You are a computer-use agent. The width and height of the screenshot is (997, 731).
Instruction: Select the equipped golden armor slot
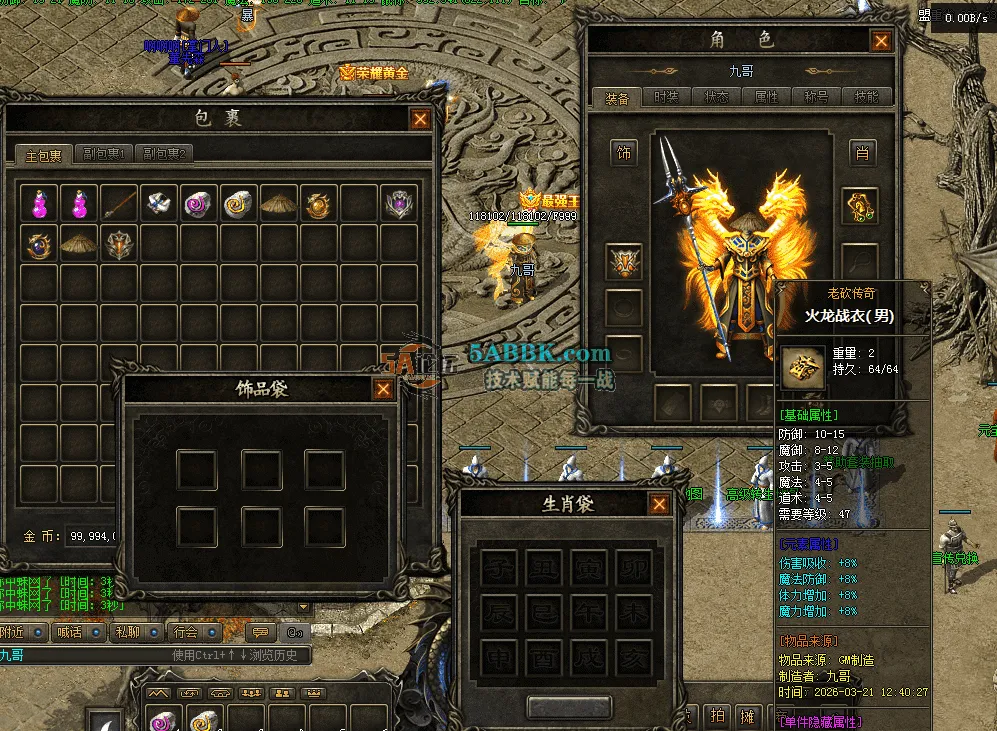click(860, 205)
